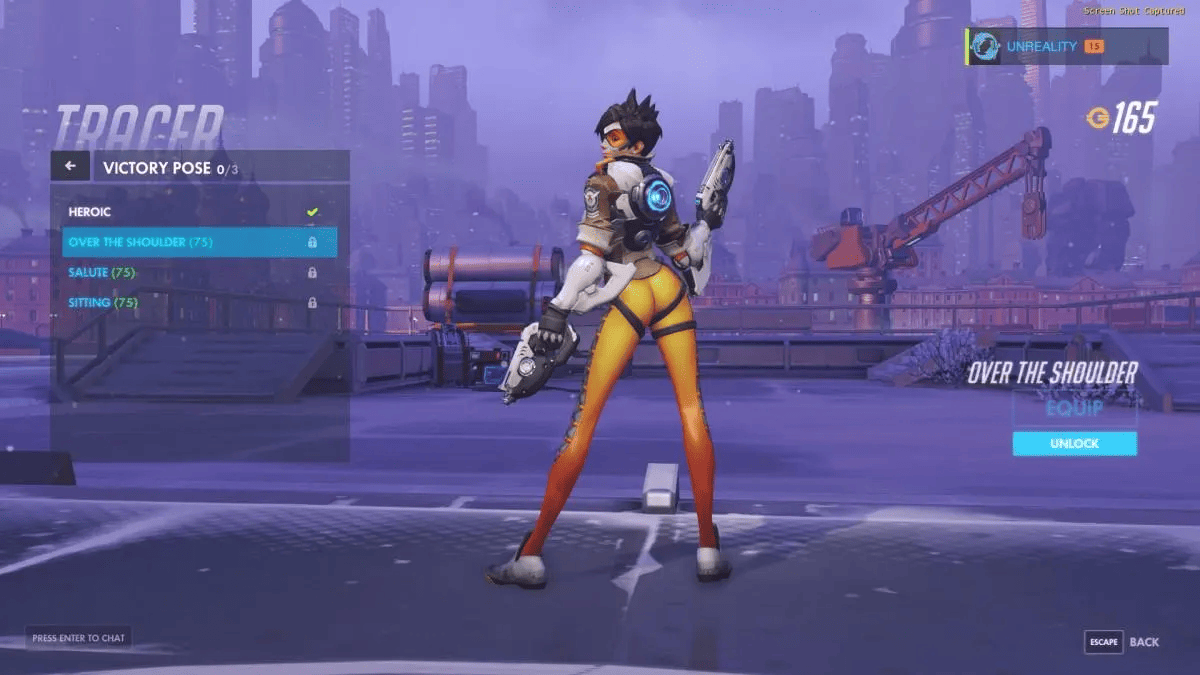The image size is (1200, 675).
Task: Click the back arrow beside Victory Pose
Action: 70,166
